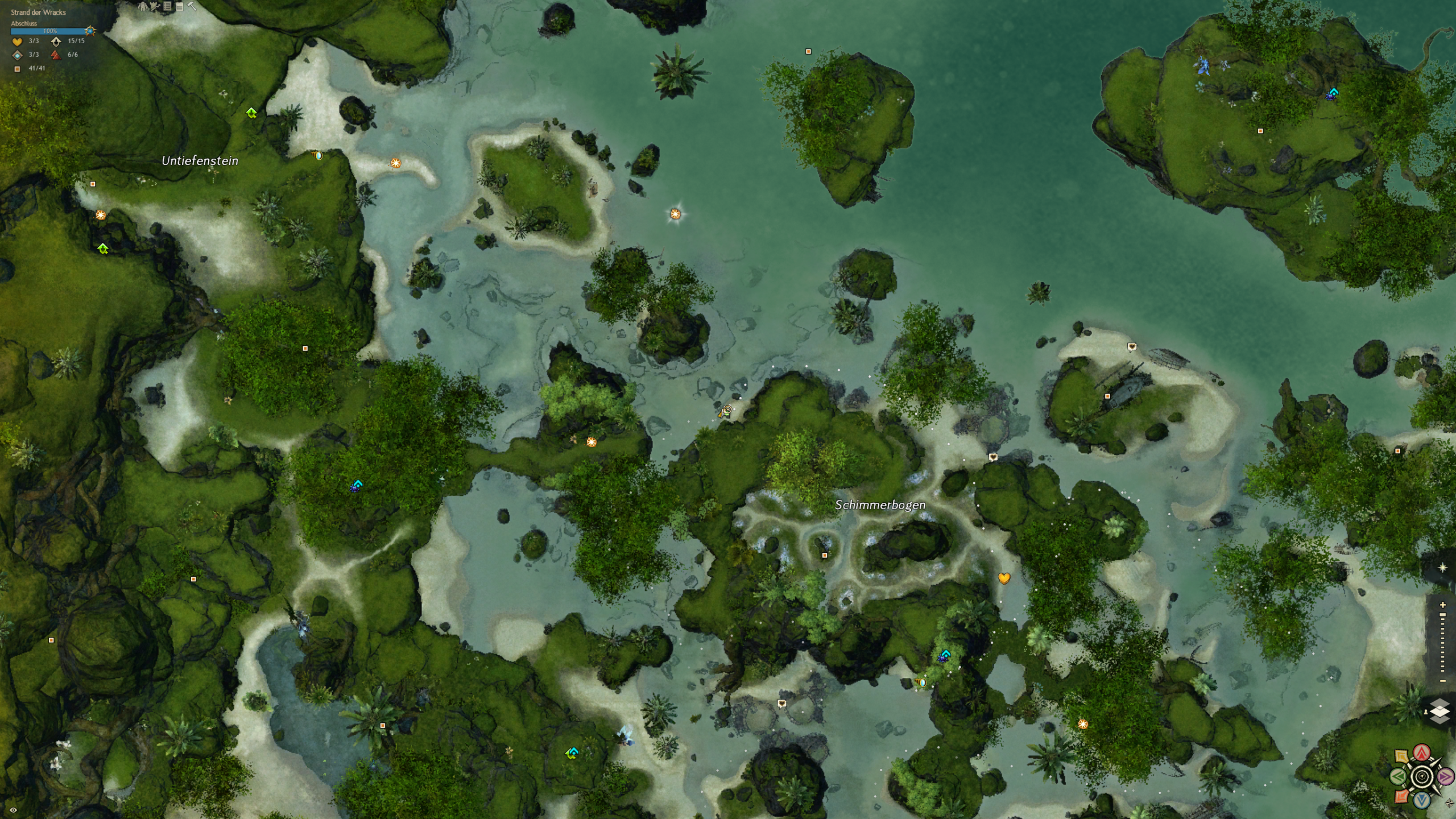
Task: Open the tower-and-arrow icon in top bar
Action: coord(154,6)
